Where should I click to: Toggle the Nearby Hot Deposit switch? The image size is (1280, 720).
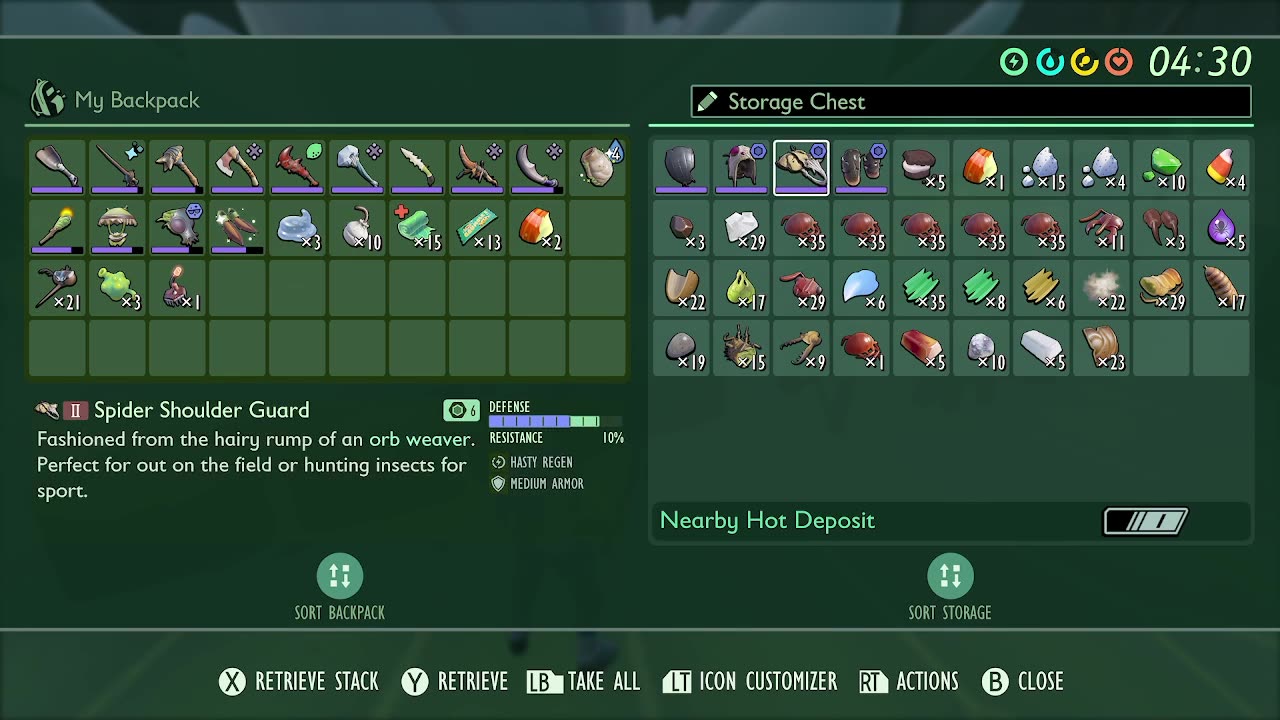[1145, 521]
